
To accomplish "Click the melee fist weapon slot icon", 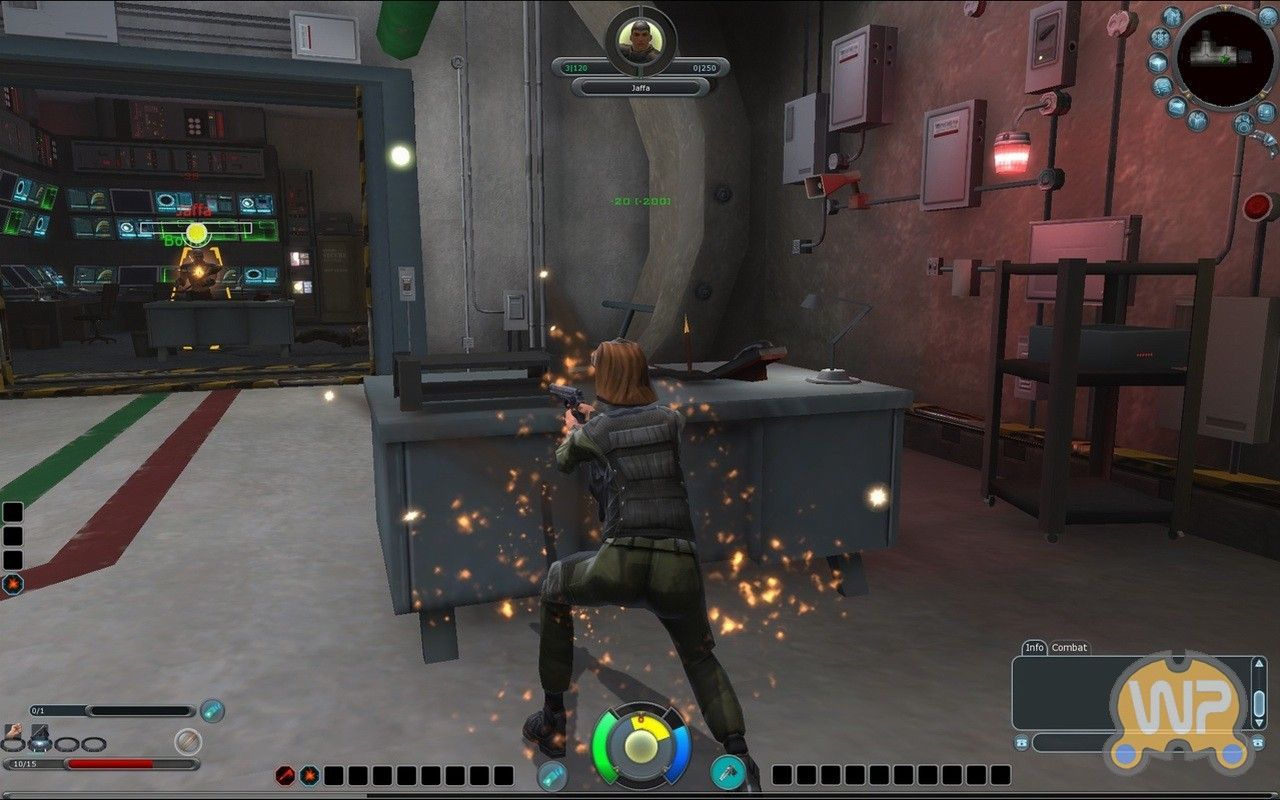I will pos(13,730).
